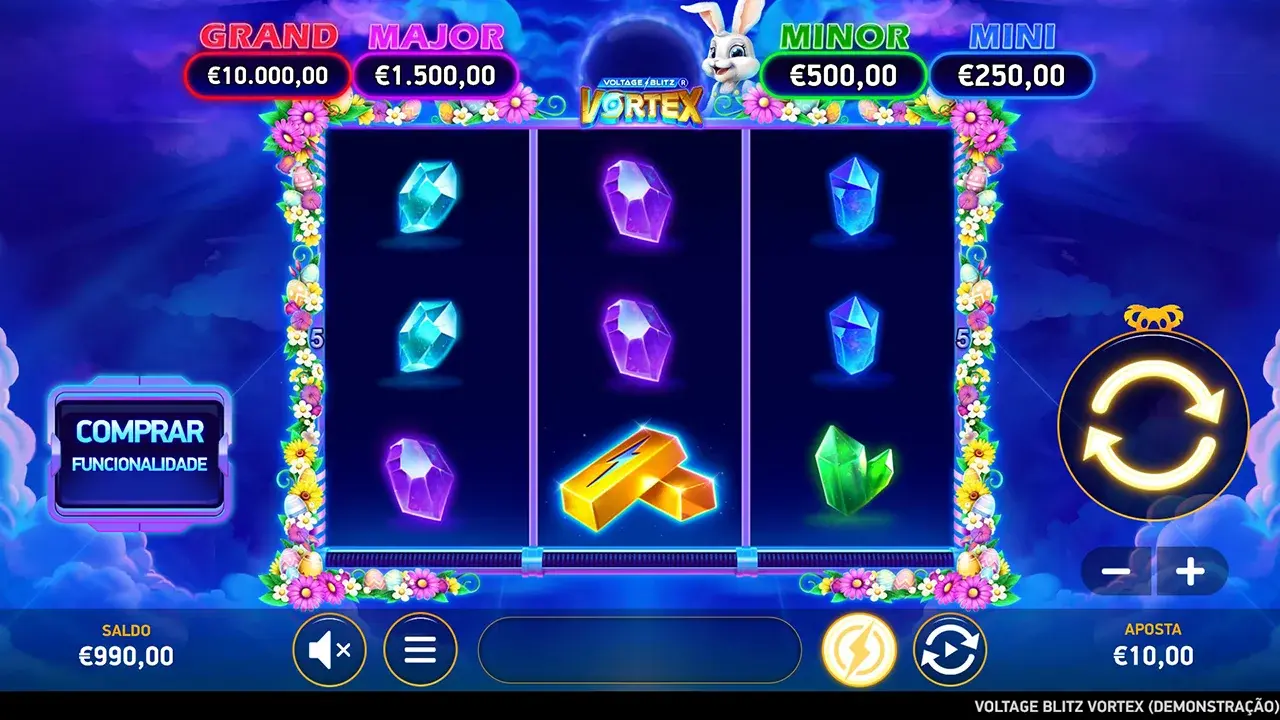Viewport: 1280px width, 720px height.
Task: Open the GRAND jackpot display
Action: [x=267, y=74]
